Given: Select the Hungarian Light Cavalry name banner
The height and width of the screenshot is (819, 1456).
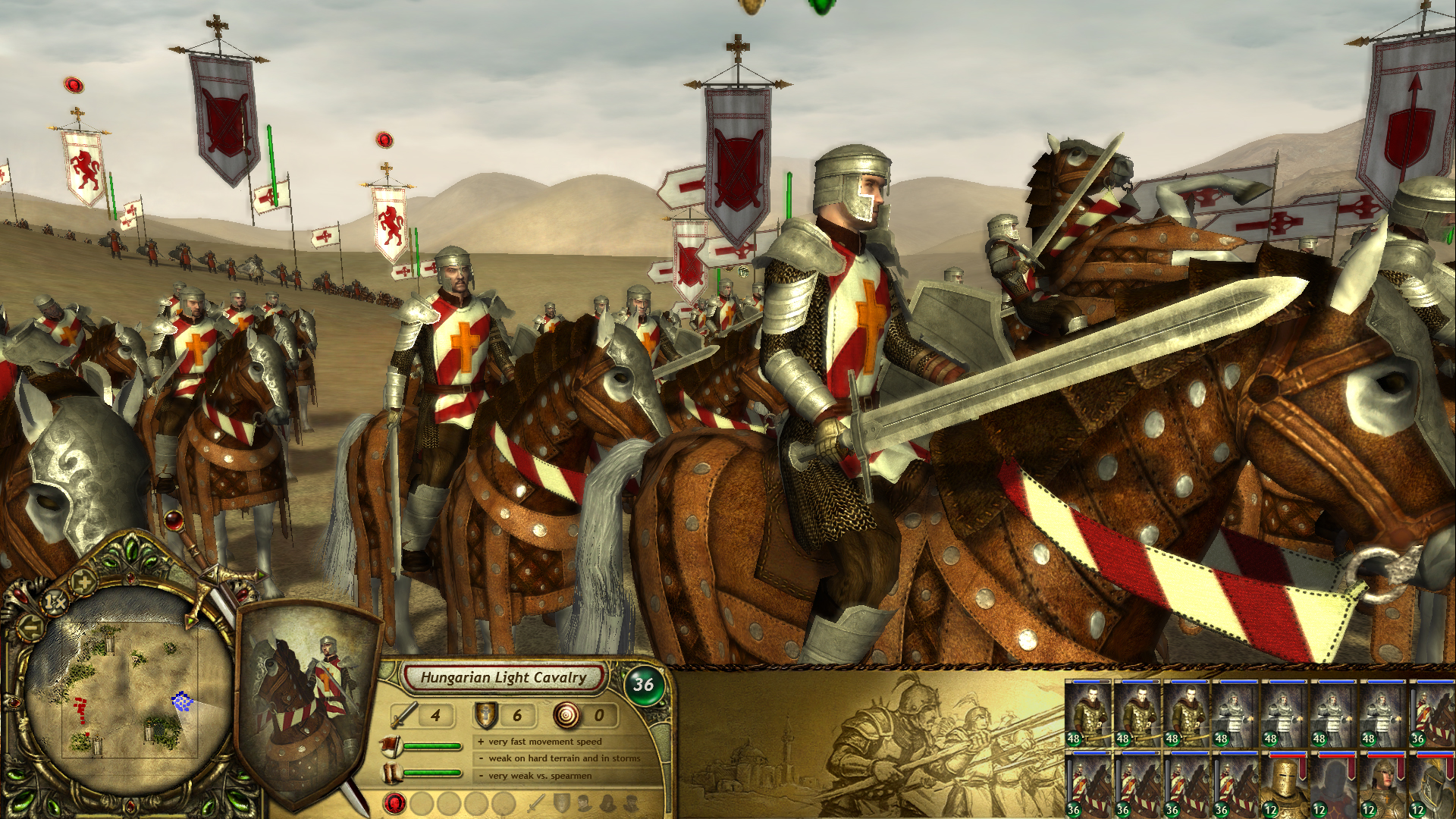Looking at the screenshot, I should point(504,677).
